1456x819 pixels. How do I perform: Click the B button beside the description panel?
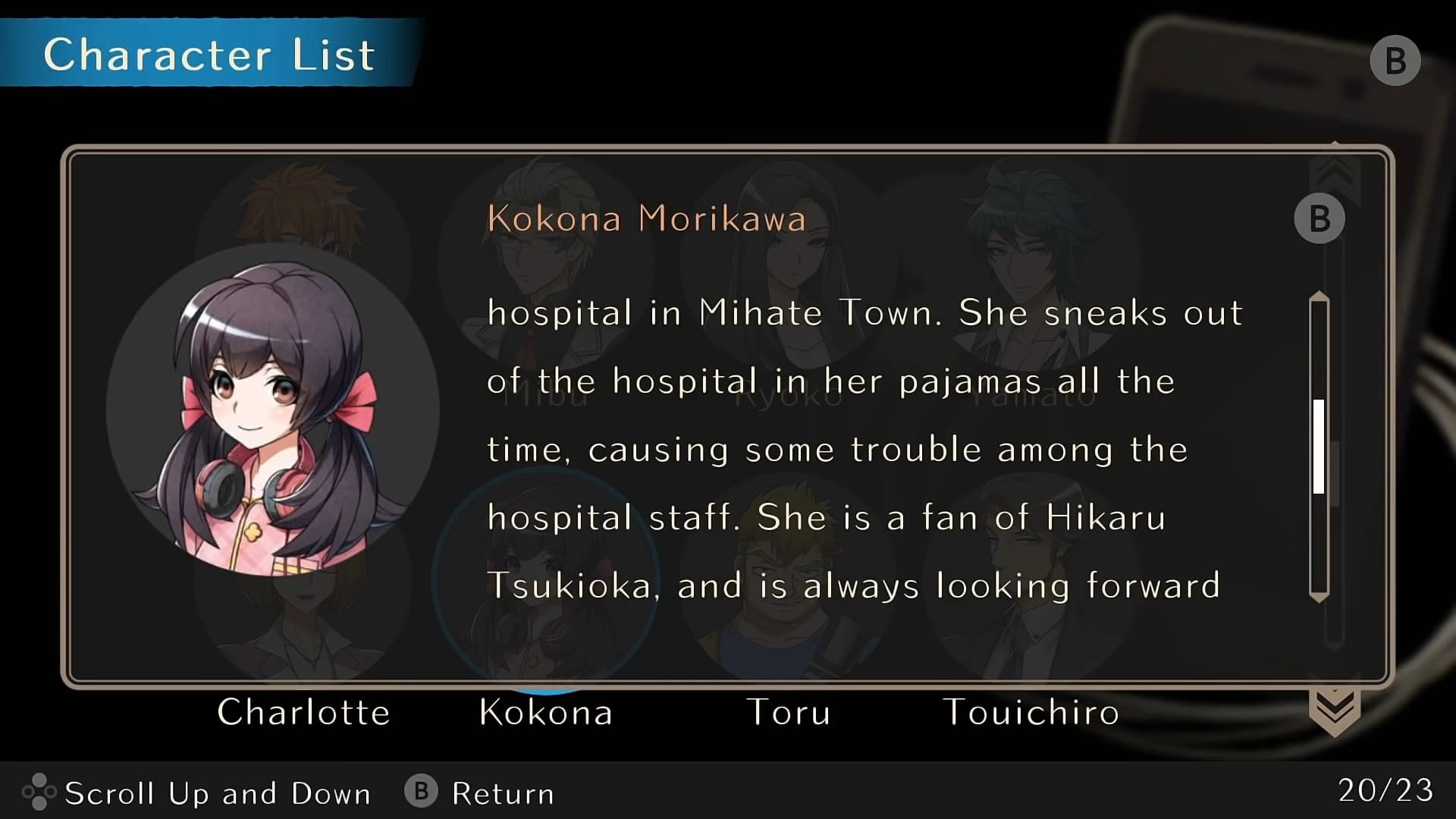[1319, 218]
